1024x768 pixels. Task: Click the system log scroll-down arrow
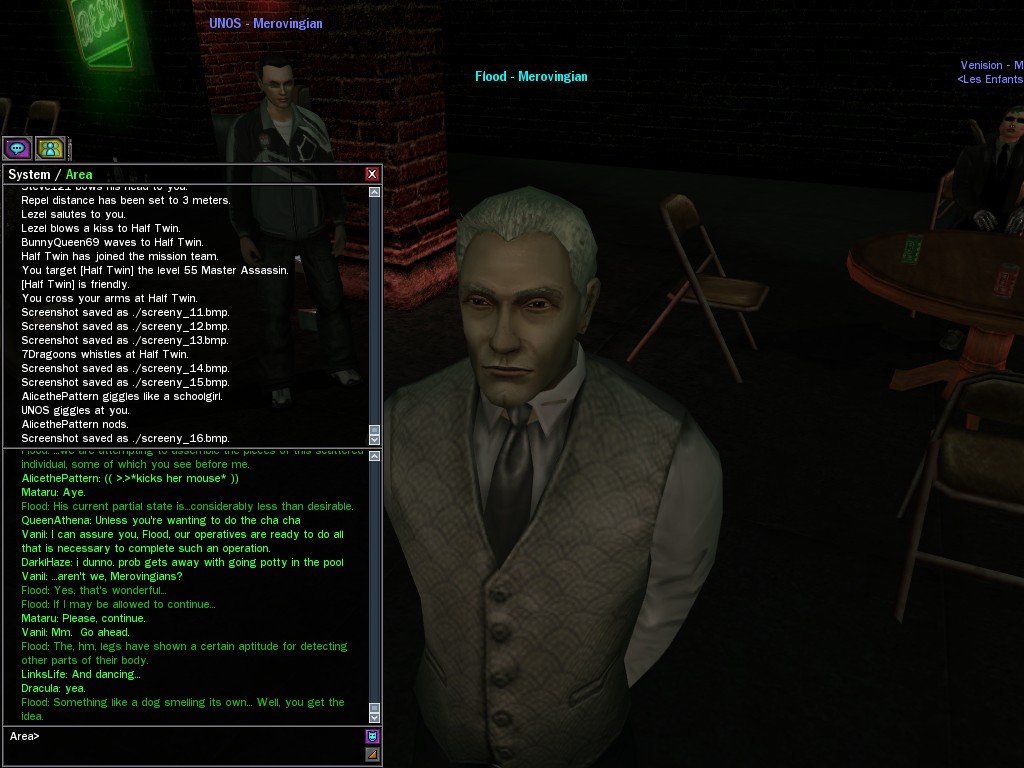[x=374, y=438]
